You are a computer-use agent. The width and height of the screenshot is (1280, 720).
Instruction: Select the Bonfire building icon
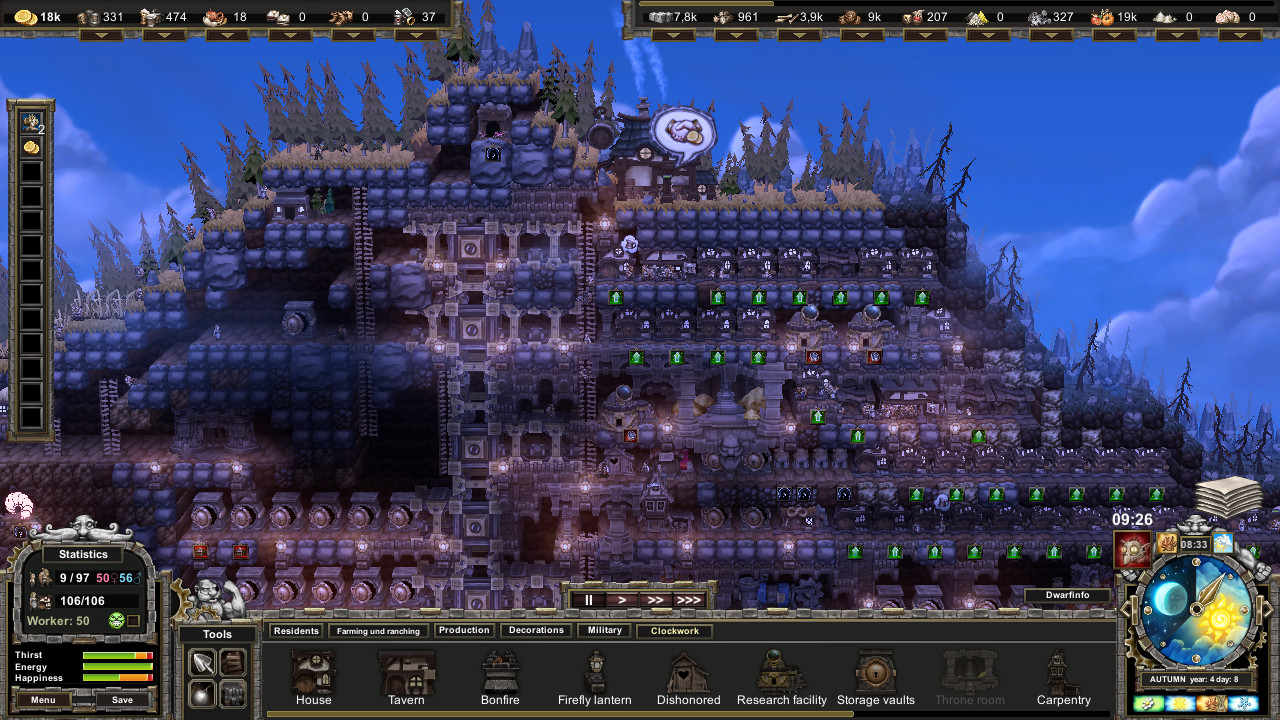(500, 672)
